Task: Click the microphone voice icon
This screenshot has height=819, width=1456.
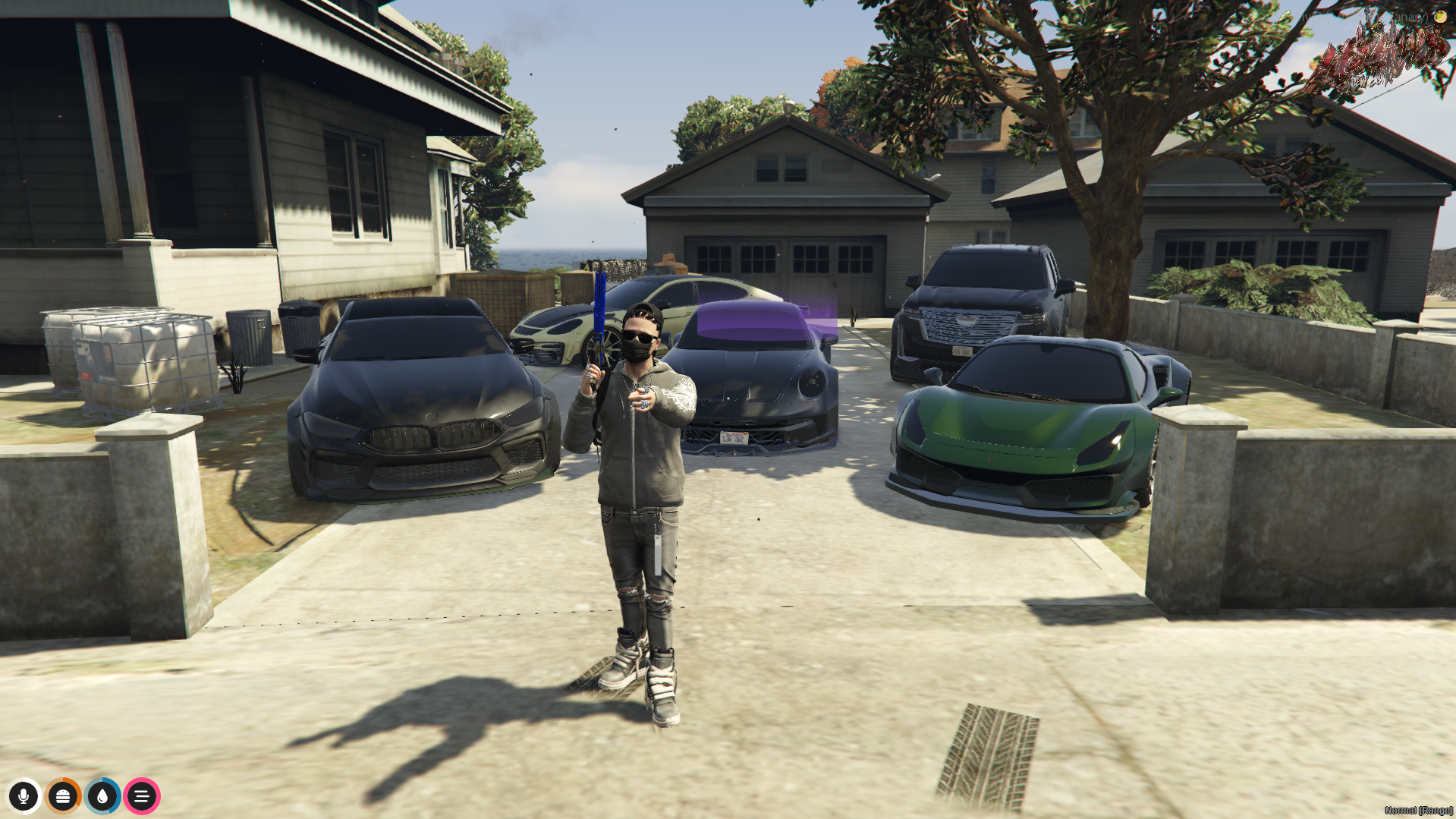Action: pyautogui.click(x=24, y=796)
